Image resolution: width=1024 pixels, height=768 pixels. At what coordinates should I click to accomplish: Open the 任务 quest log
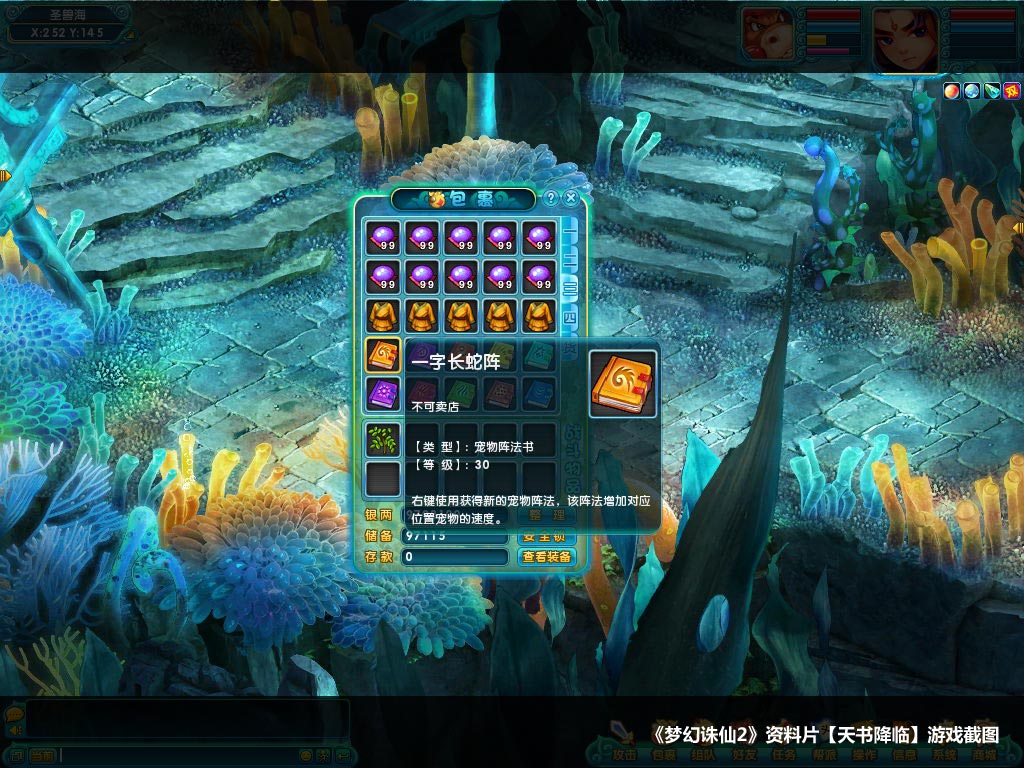coord(784,755)
